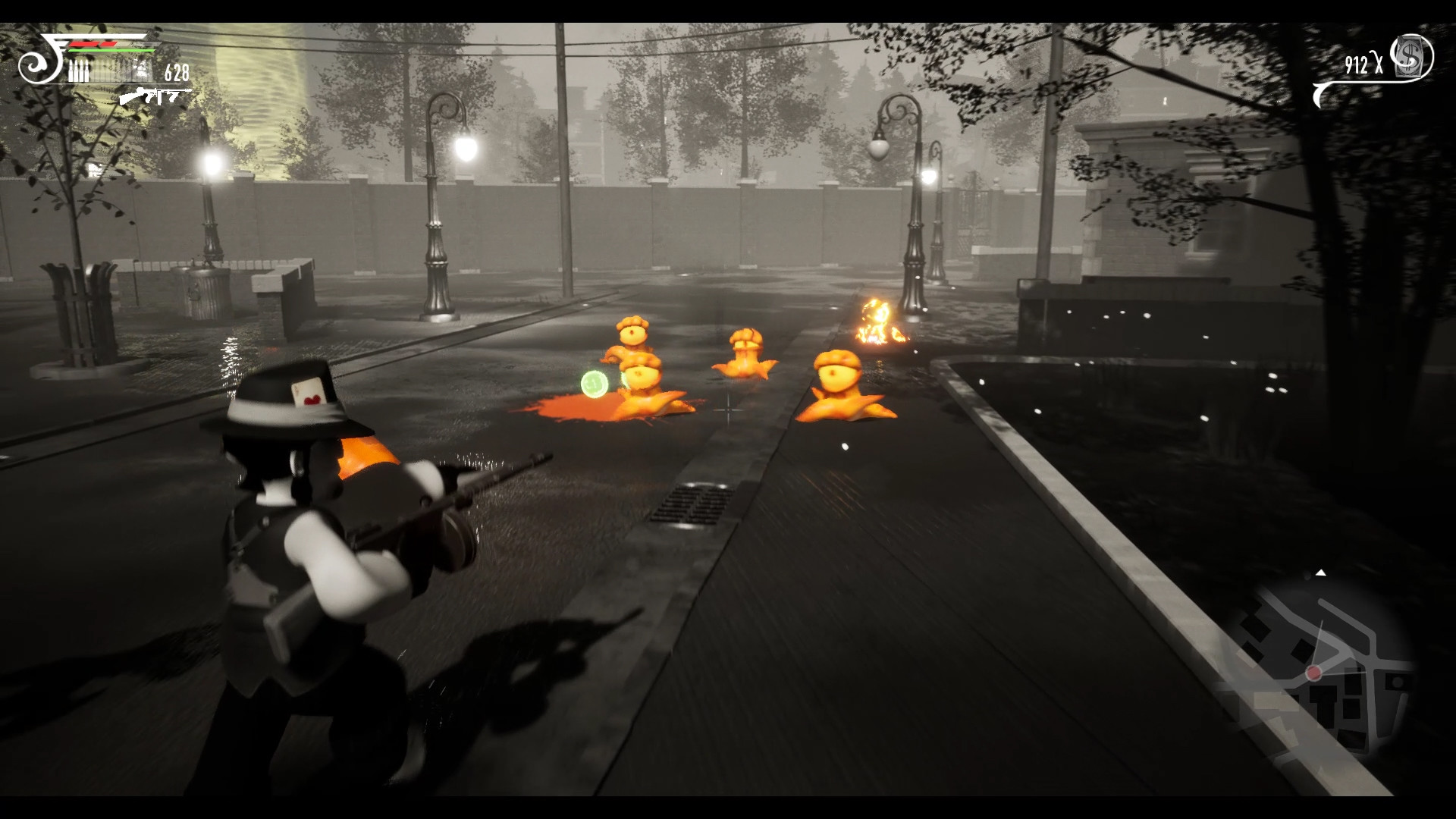Click the decorative swirl emblem near the health bar
1456x819 pixels.
(x=39, y=67)
